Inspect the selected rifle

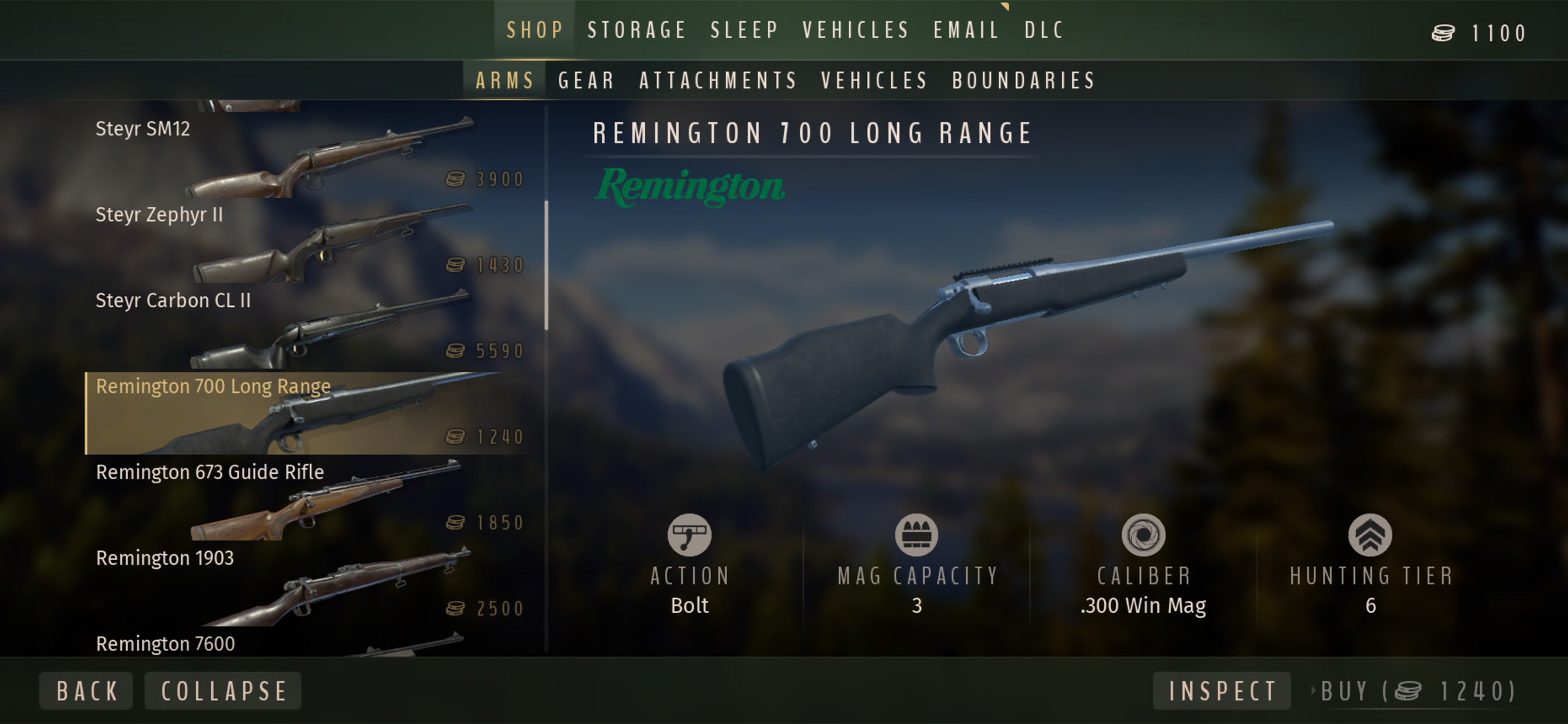point(1221,691)
